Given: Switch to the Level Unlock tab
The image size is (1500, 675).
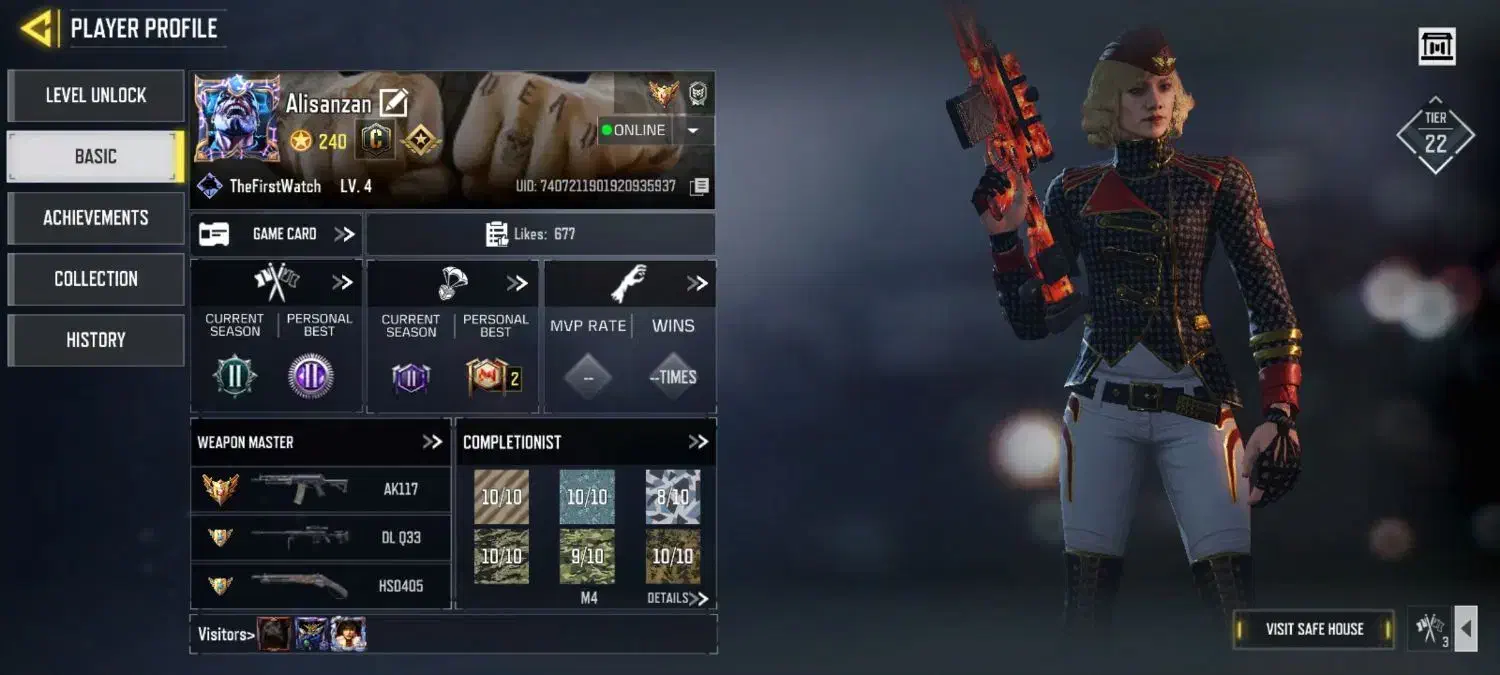Looking at the screenshot, I should click(96, 96).
